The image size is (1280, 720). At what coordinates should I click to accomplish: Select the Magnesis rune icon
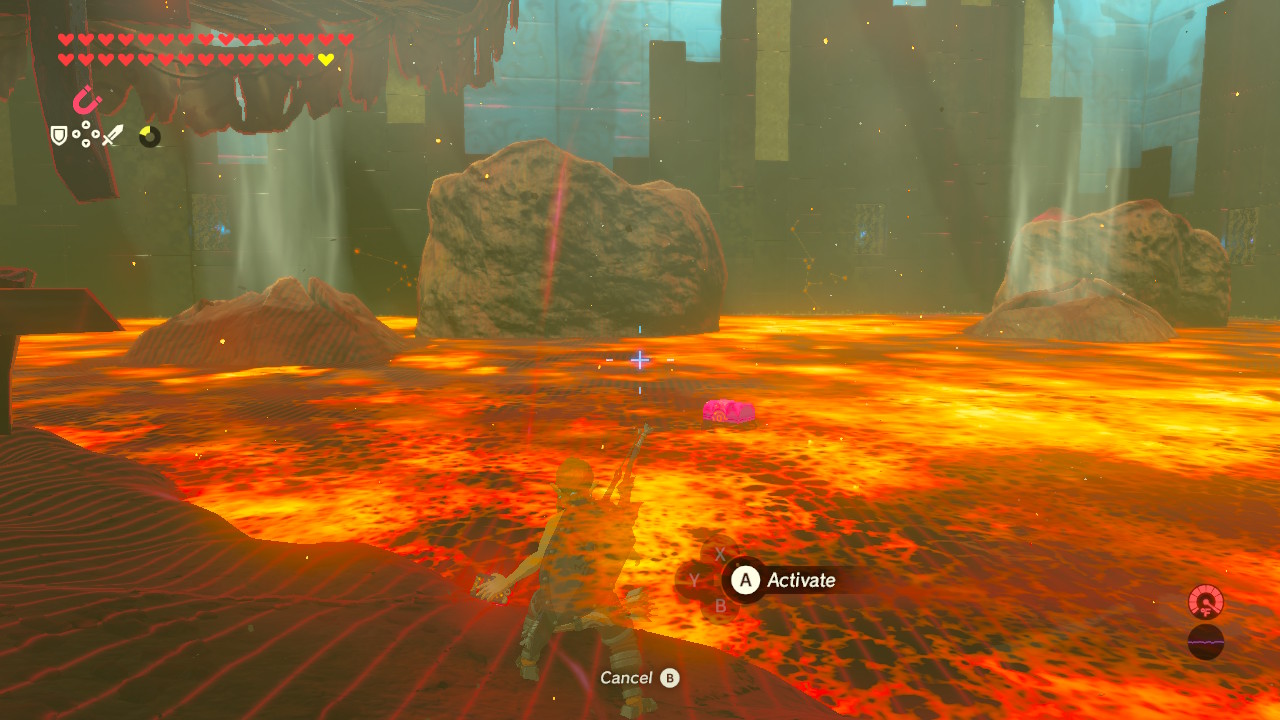point(88,102)
